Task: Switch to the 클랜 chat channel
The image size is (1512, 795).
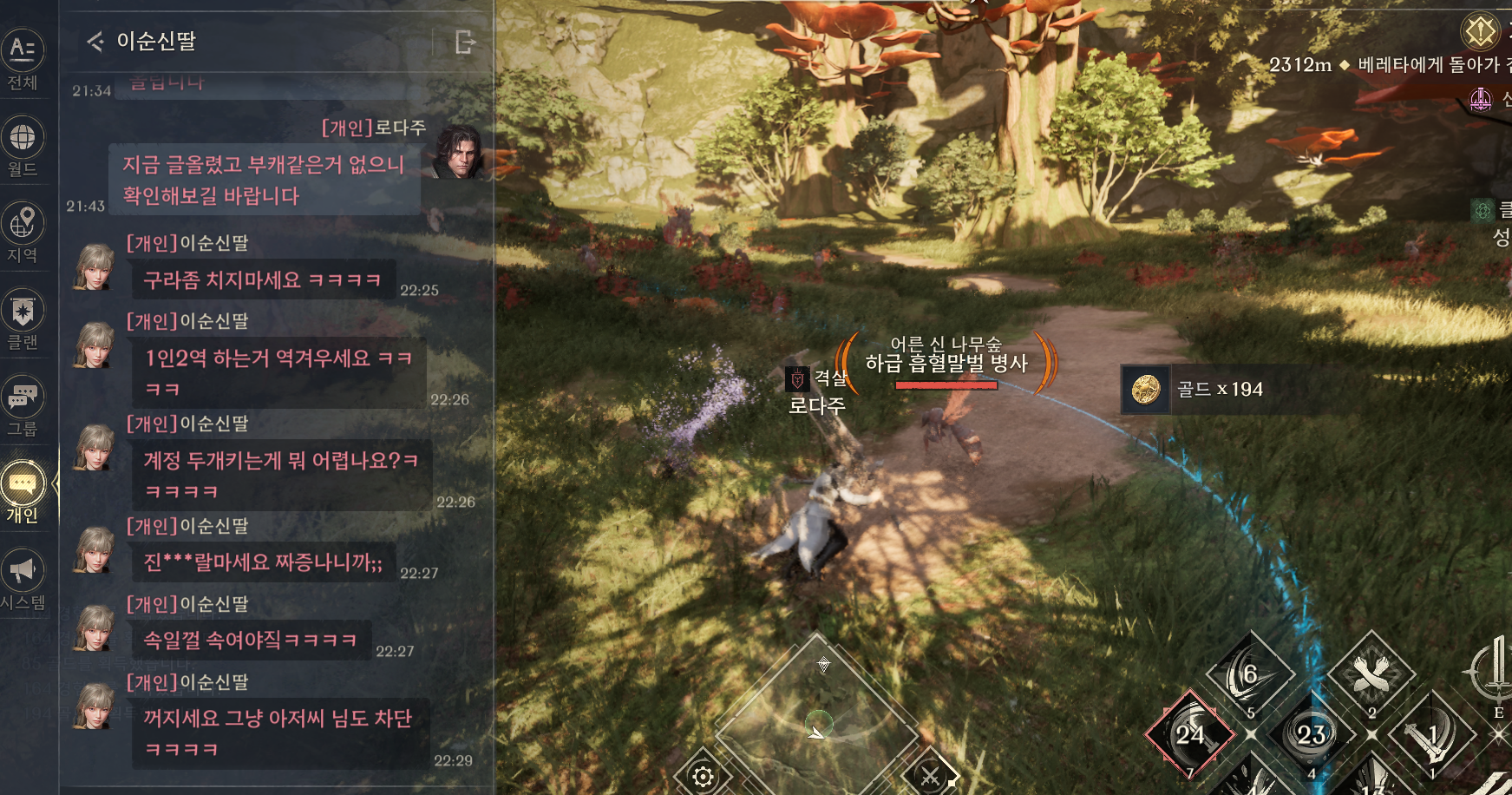Action: (x=23, y=319)
